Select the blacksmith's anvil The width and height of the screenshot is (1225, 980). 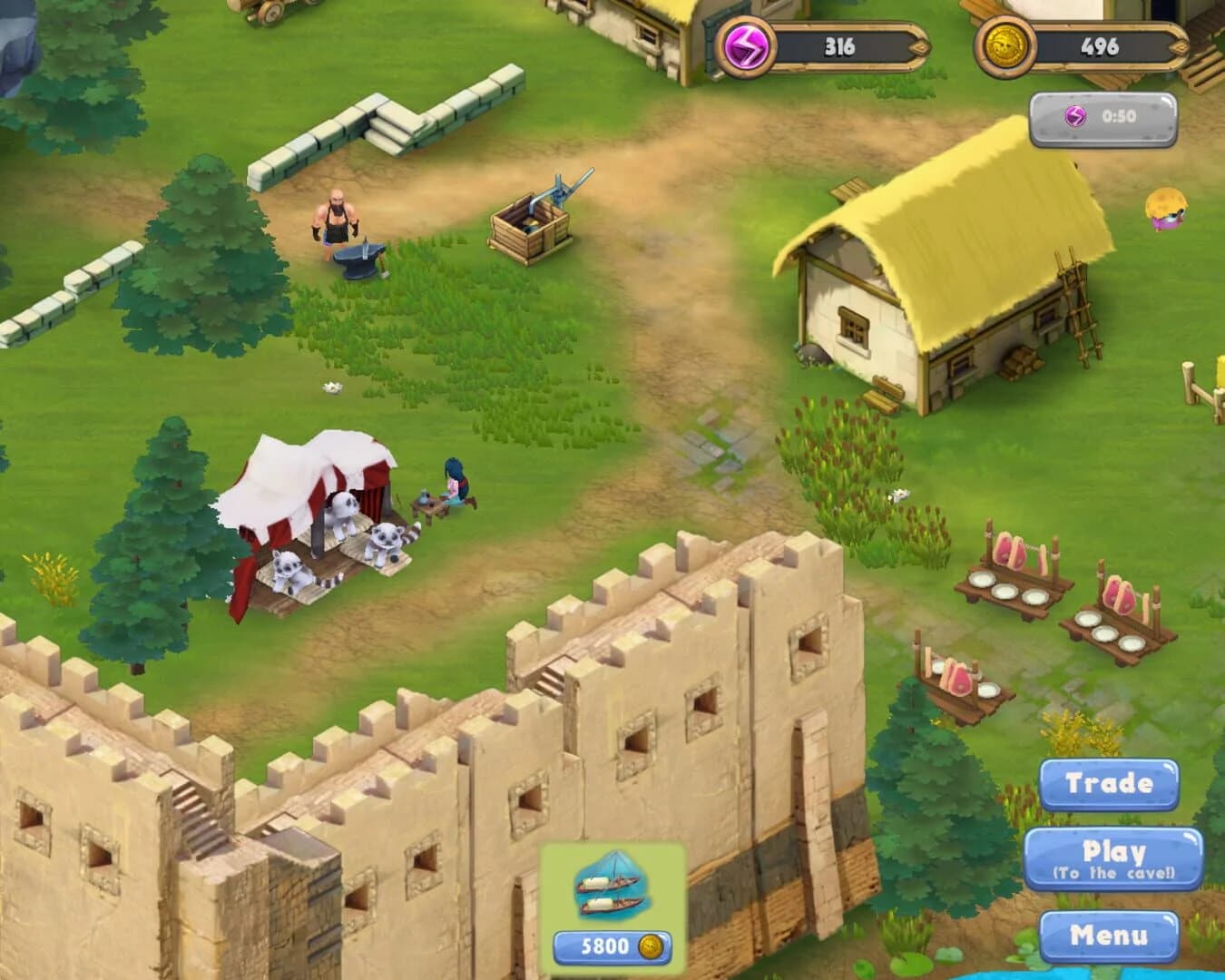[358, 259]
